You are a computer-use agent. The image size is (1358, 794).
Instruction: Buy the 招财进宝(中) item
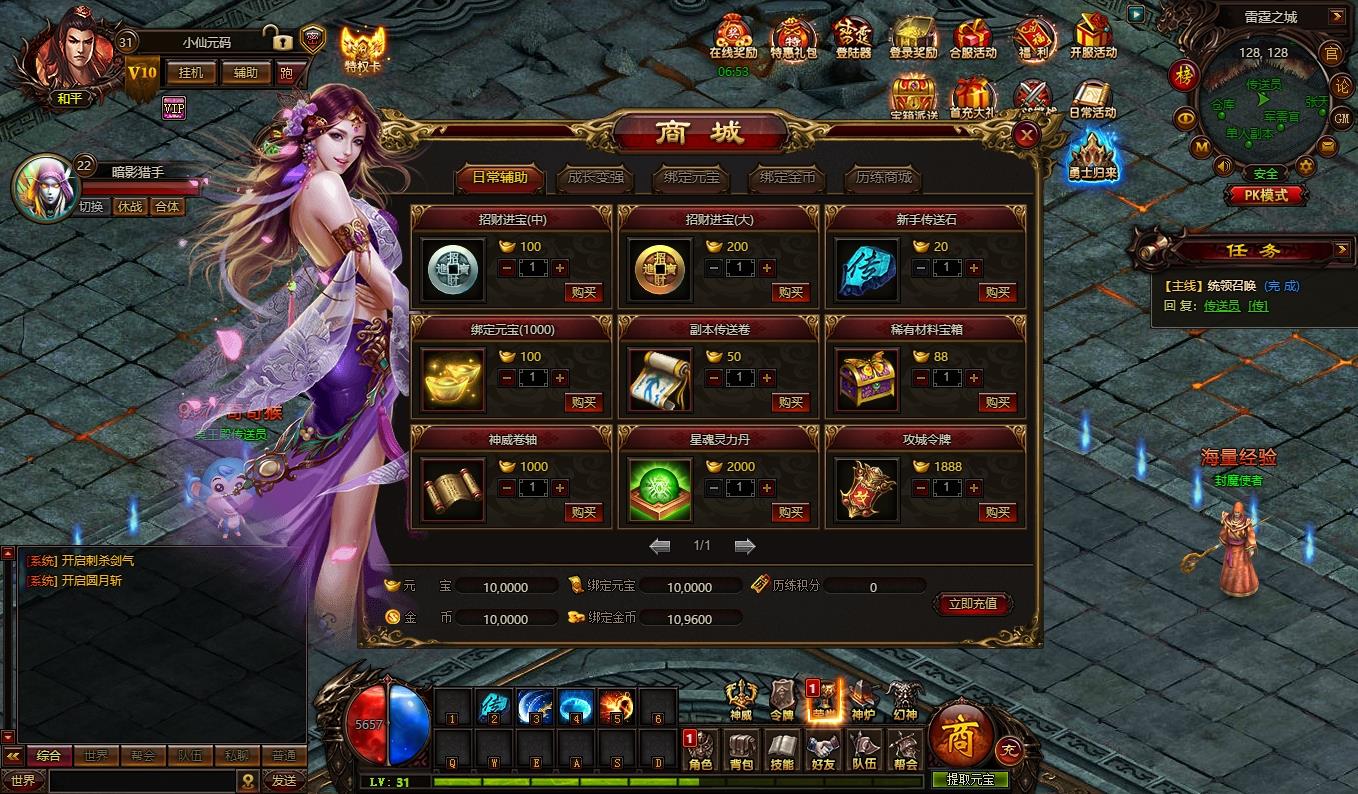pos(583,292)
